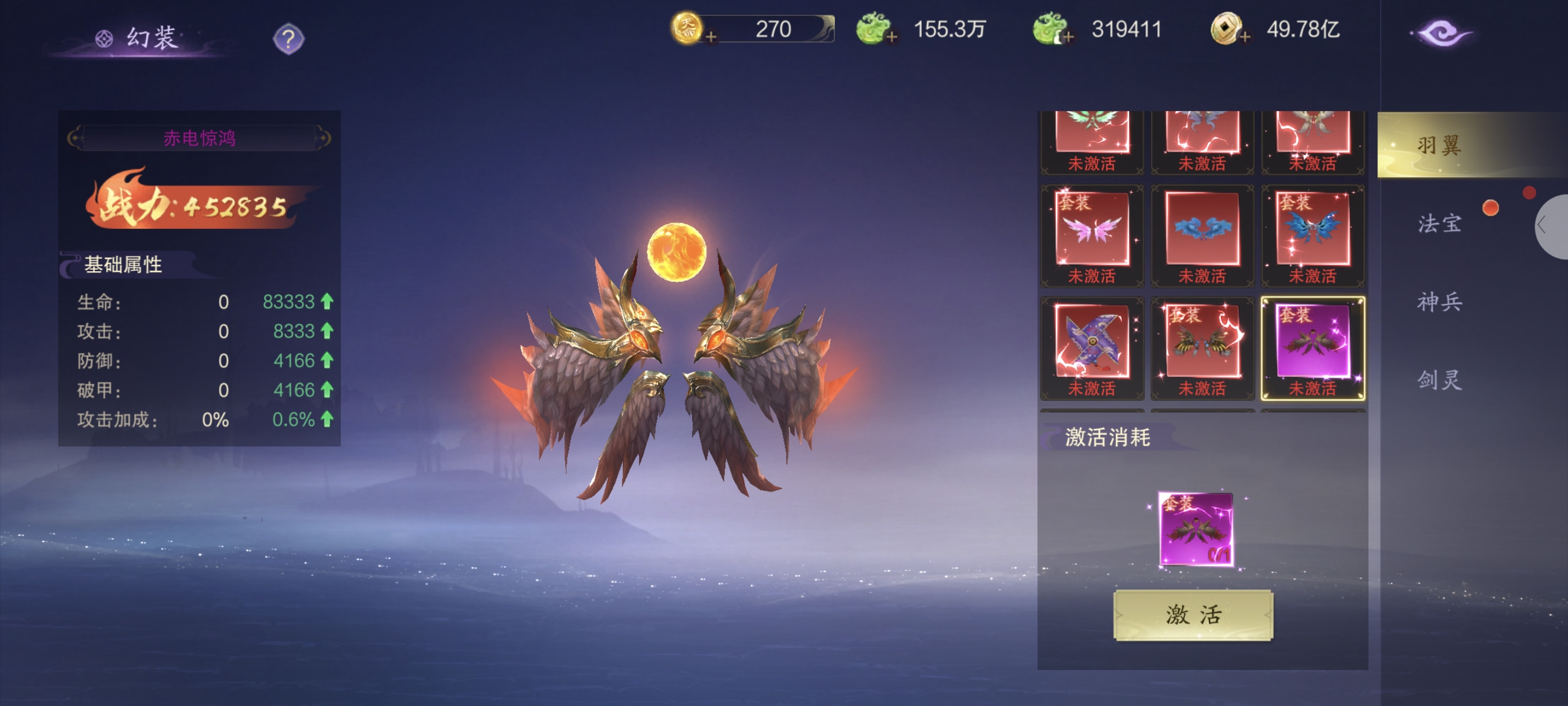Screen dimensions: 1568x706
Task: Click the 激活 activate button
Action: 1192,615
